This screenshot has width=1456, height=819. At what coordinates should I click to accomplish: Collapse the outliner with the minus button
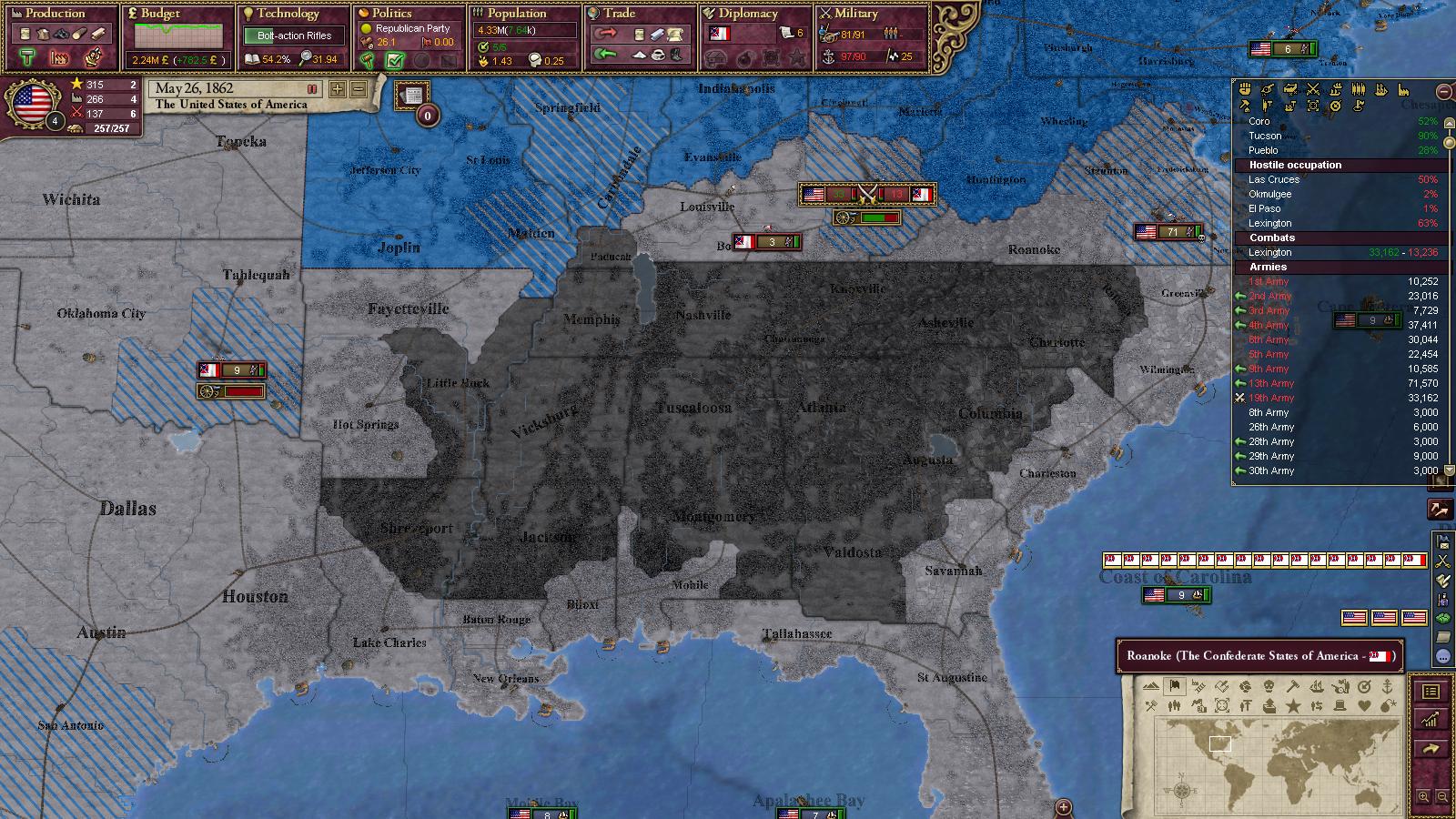pos(1443,92)
